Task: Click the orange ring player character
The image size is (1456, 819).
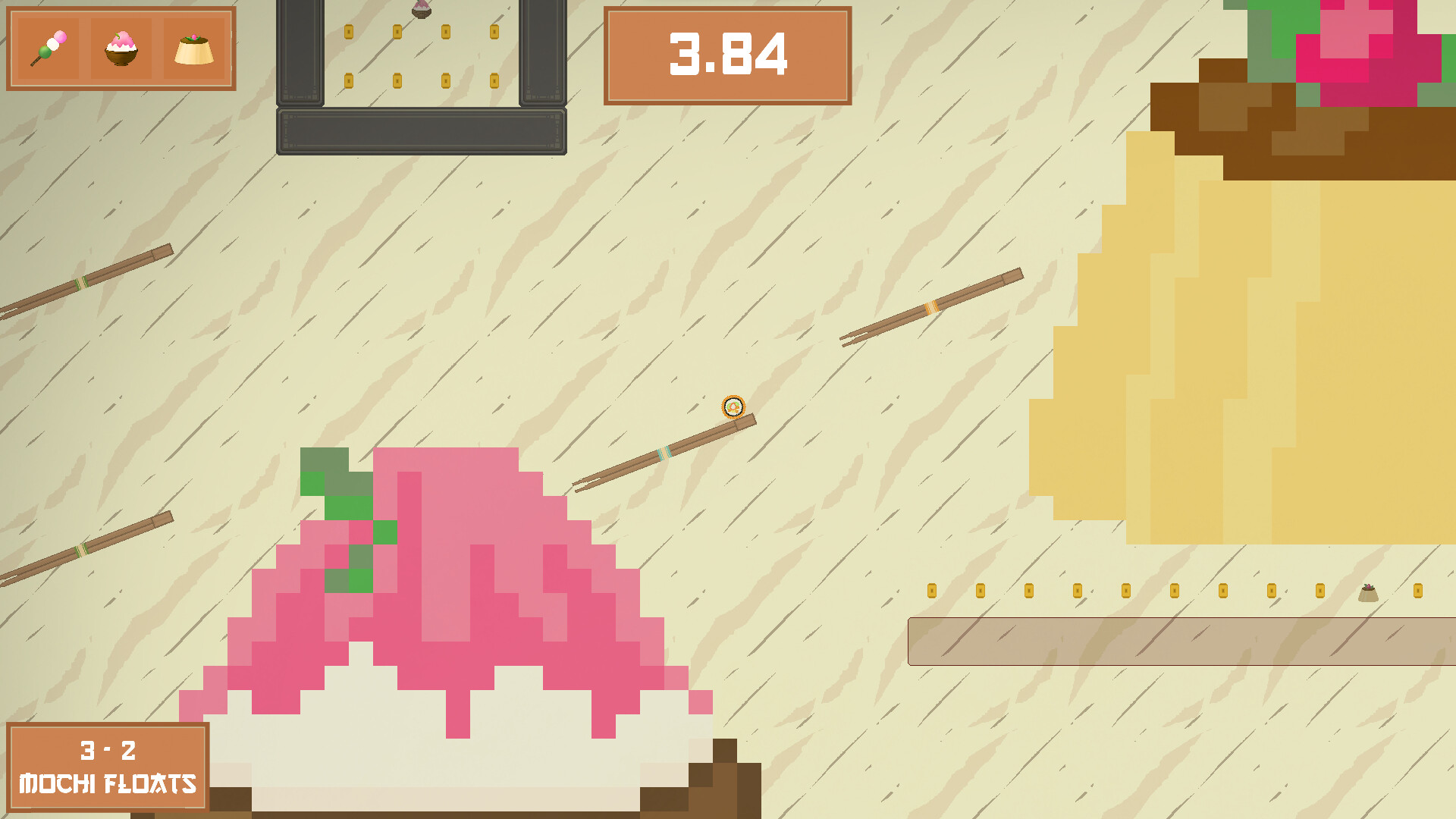Action: click(x=733, y=408)
